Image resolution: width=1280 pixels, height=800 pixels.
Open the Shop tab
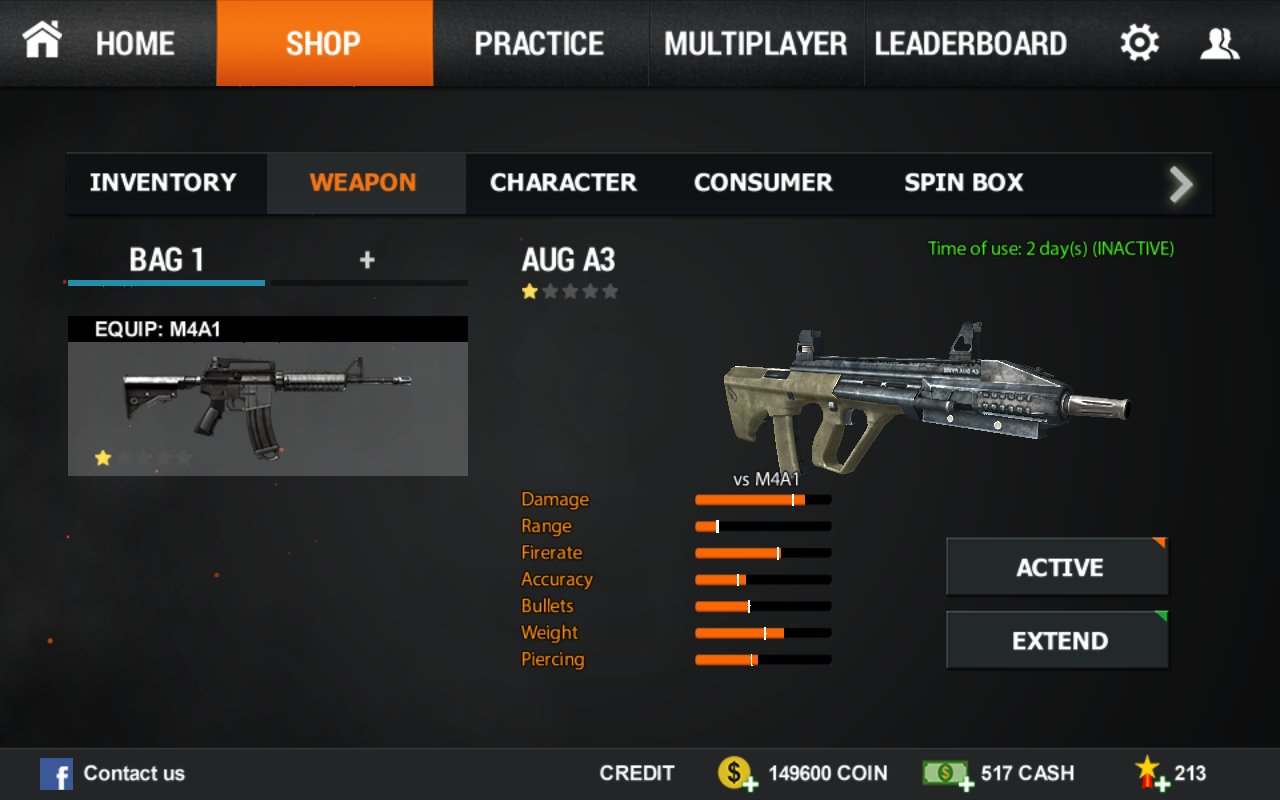tap(324, 43)
